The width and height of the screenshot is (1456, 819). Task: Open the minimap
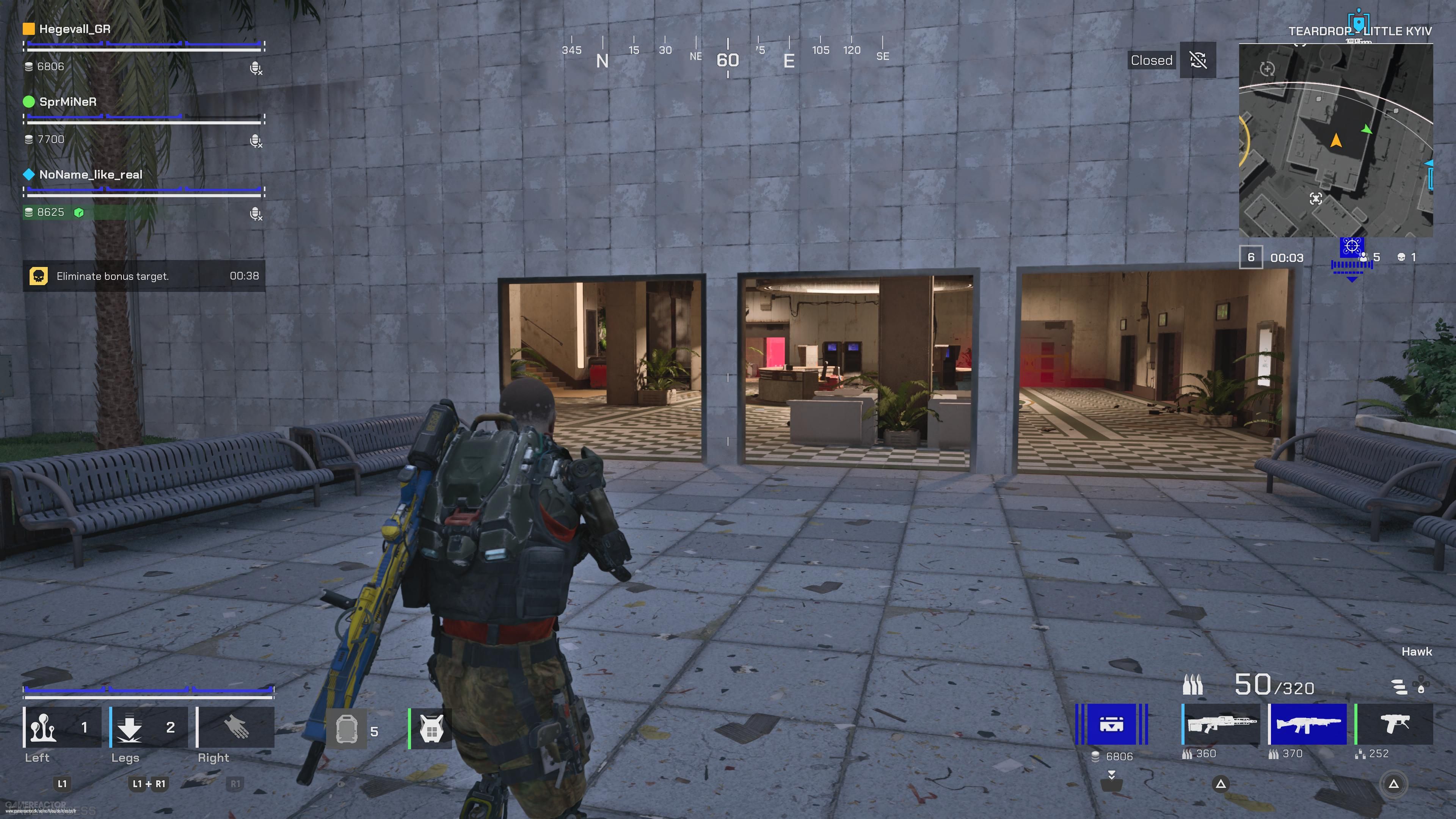(x=1335, y=141)
